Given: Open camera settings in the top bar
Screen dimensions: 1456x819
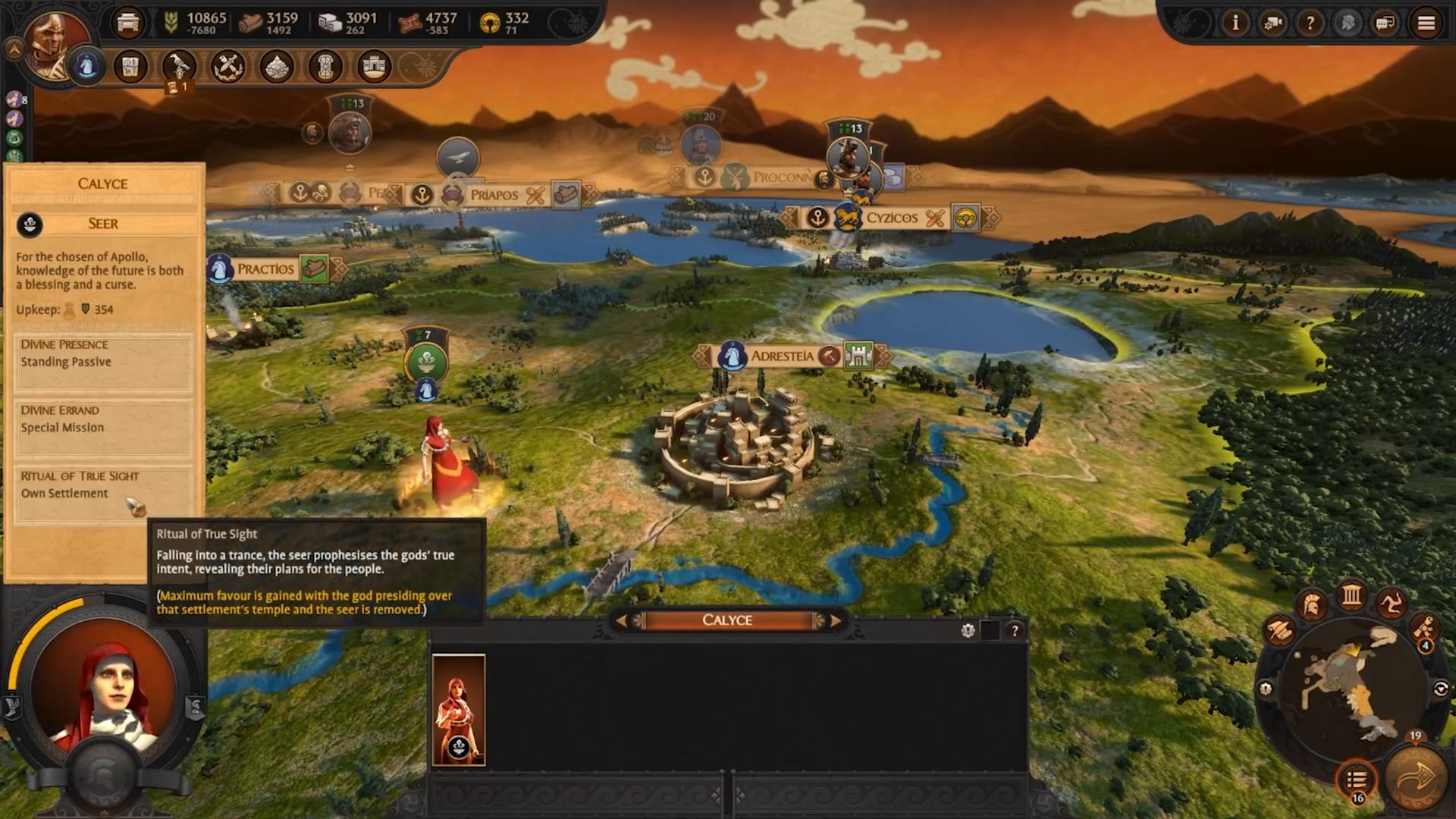Looking at the screenshot, I should tap(1272, 24).
